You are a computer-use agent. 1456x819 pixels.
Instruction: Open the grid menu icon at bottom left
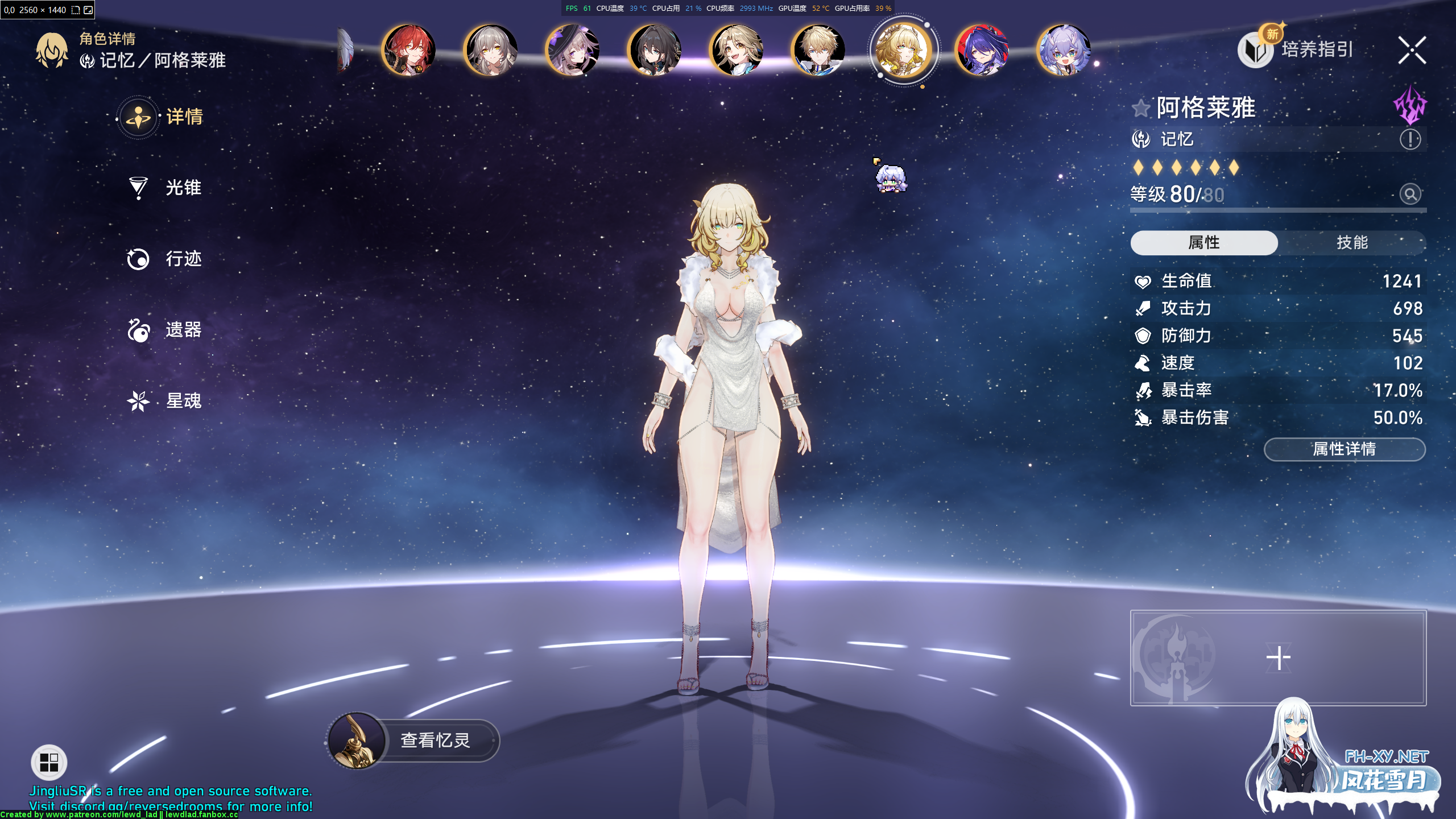click(x=48, y=762)
